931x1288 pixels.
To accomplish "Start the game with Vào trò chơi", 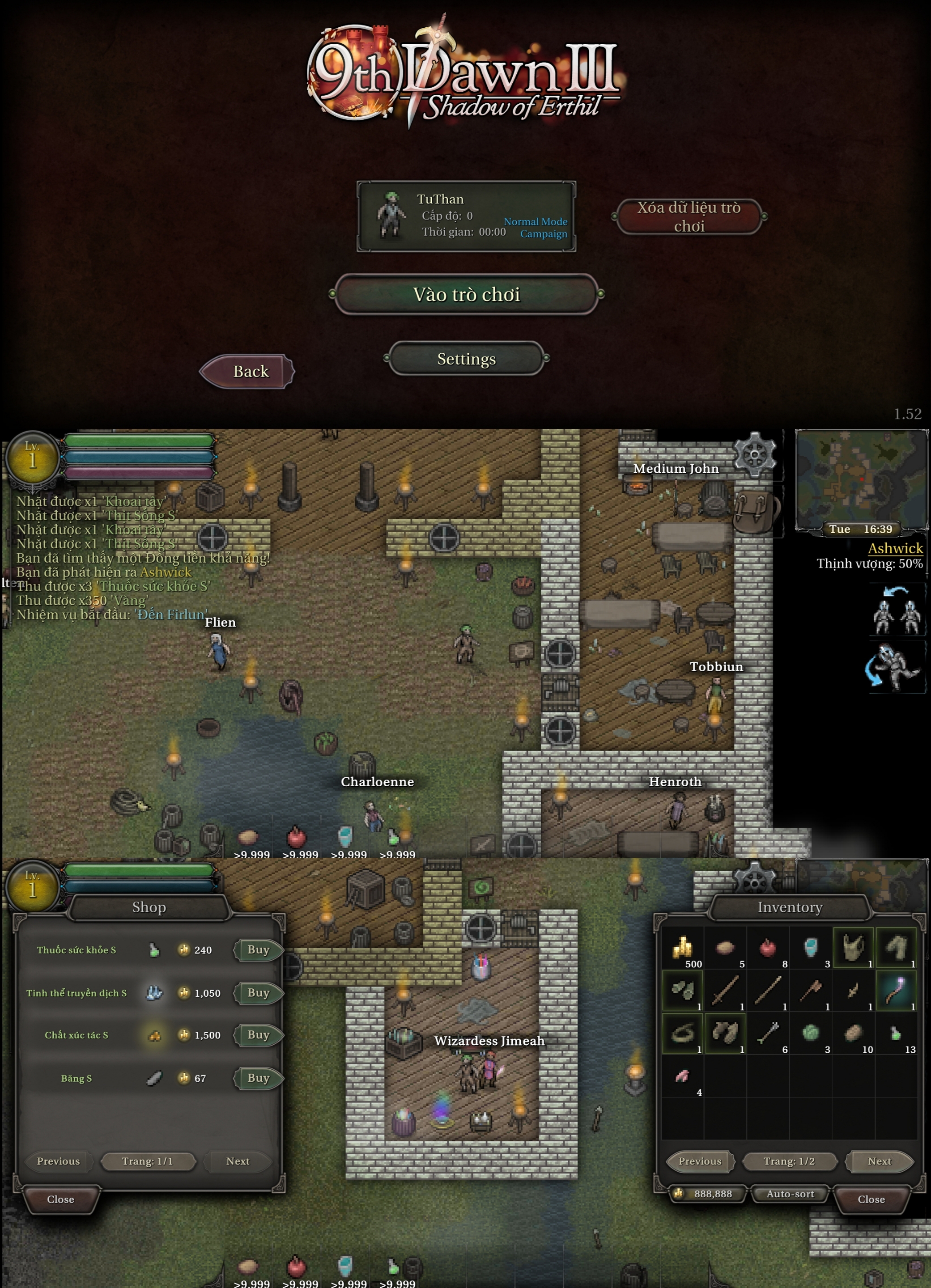I will pyautogui.click(x=466, y=294).
